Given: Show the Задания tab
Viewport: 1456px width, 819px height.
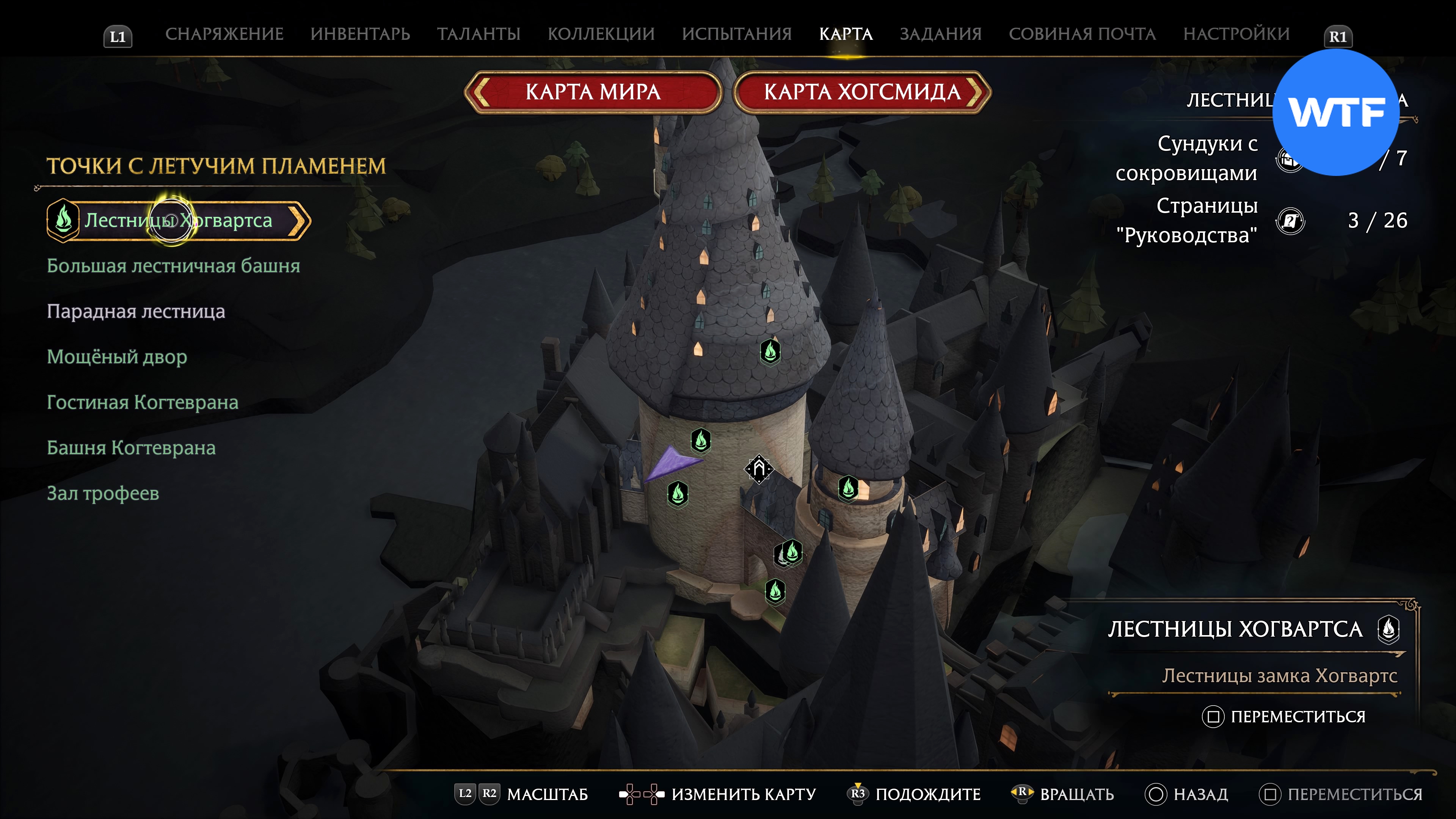Looking at the screenshot, I should click(940, 34).
